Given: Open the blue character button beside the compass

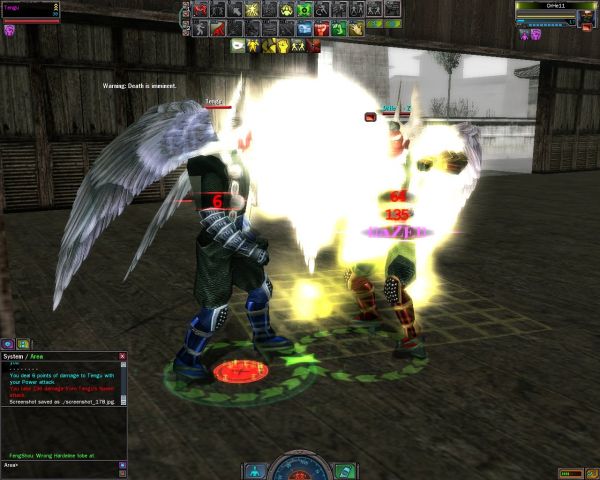Looking at the screenshot, I should pyautogui.click(x=256, y=470).
